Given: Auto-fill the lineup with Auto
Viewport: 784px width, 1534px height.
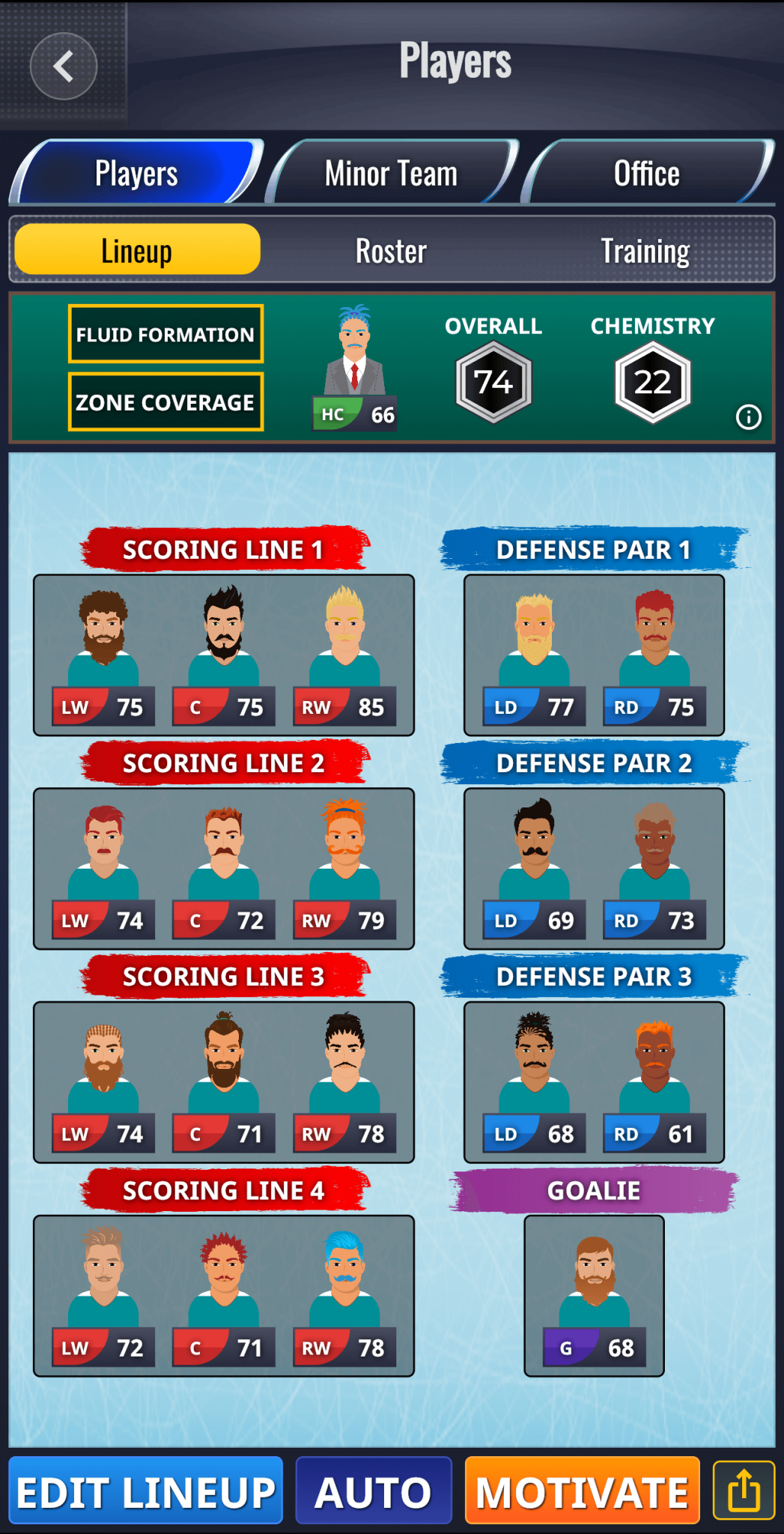Looking at the screenshot, I should (374, 1492).
